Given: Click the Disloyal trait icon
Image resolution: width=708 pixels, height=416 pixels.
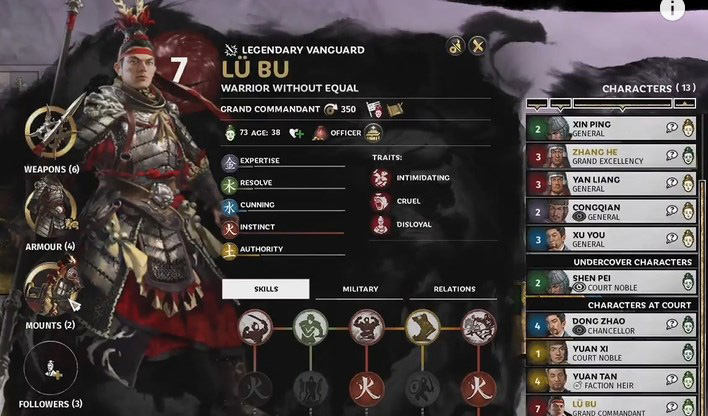Looking at the screenshot, I should tap(380, 224).
